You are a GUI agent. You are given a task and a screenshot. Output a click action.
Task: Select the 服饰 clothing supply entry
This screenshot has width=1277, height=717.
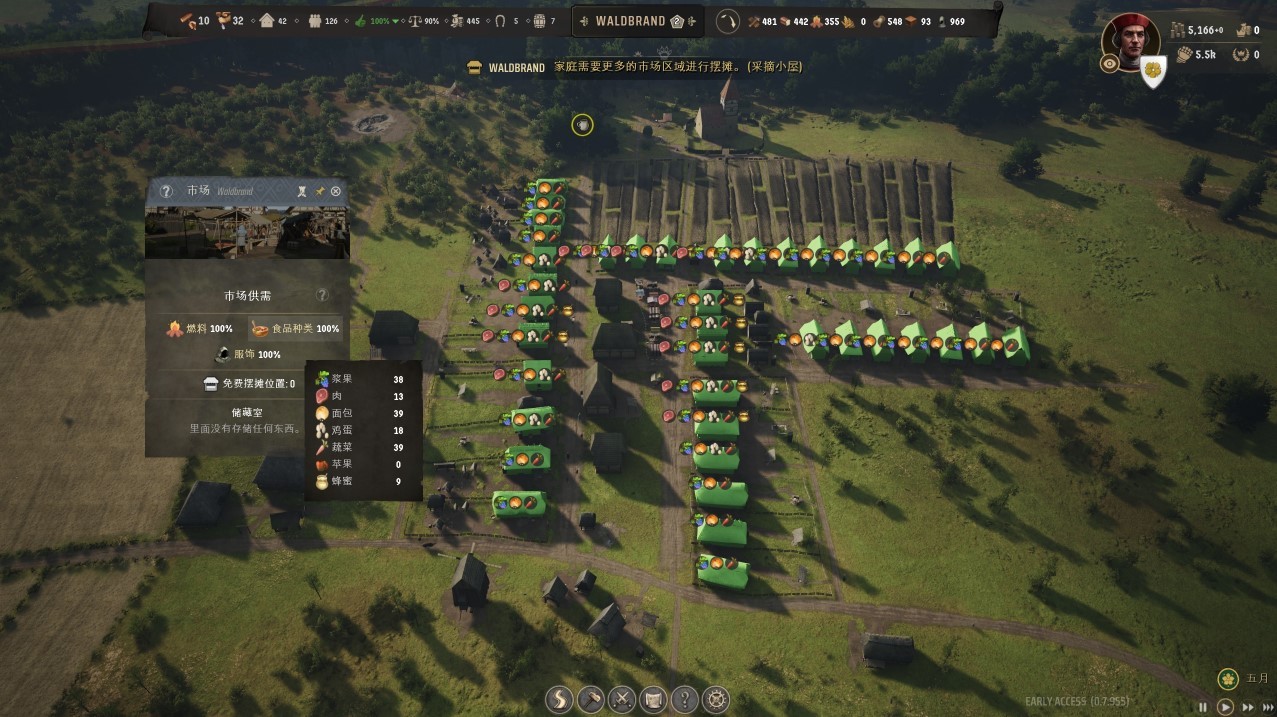click(x=248, y=354)
